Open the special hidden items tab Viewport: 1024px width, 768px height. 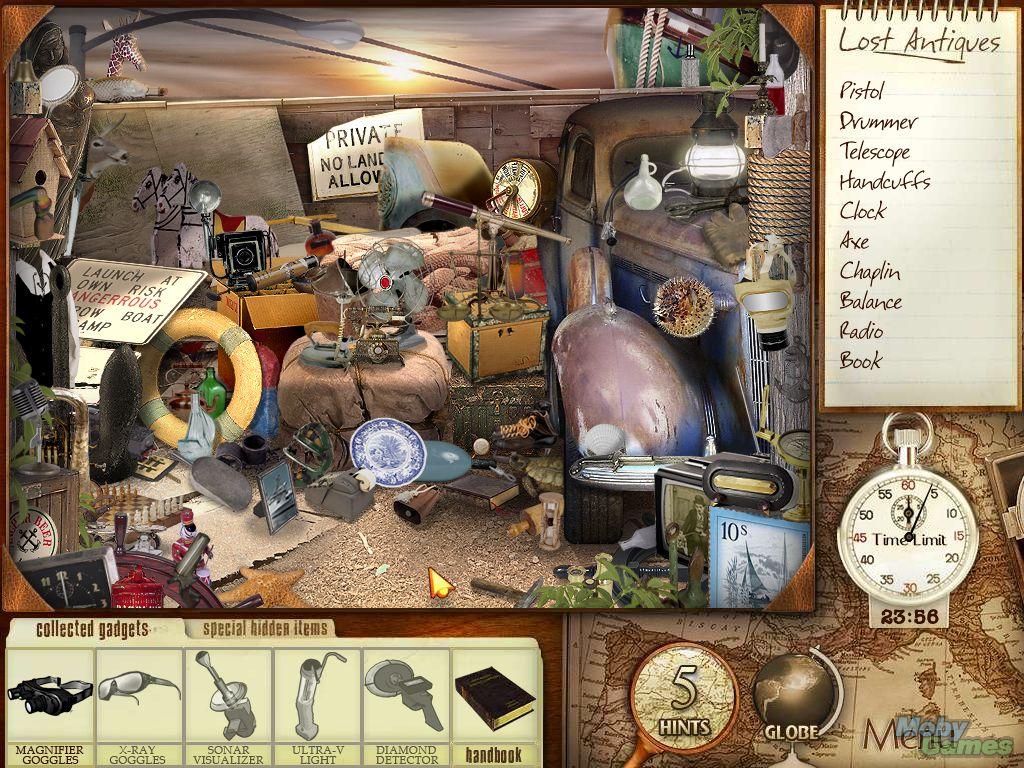(263, 629)
